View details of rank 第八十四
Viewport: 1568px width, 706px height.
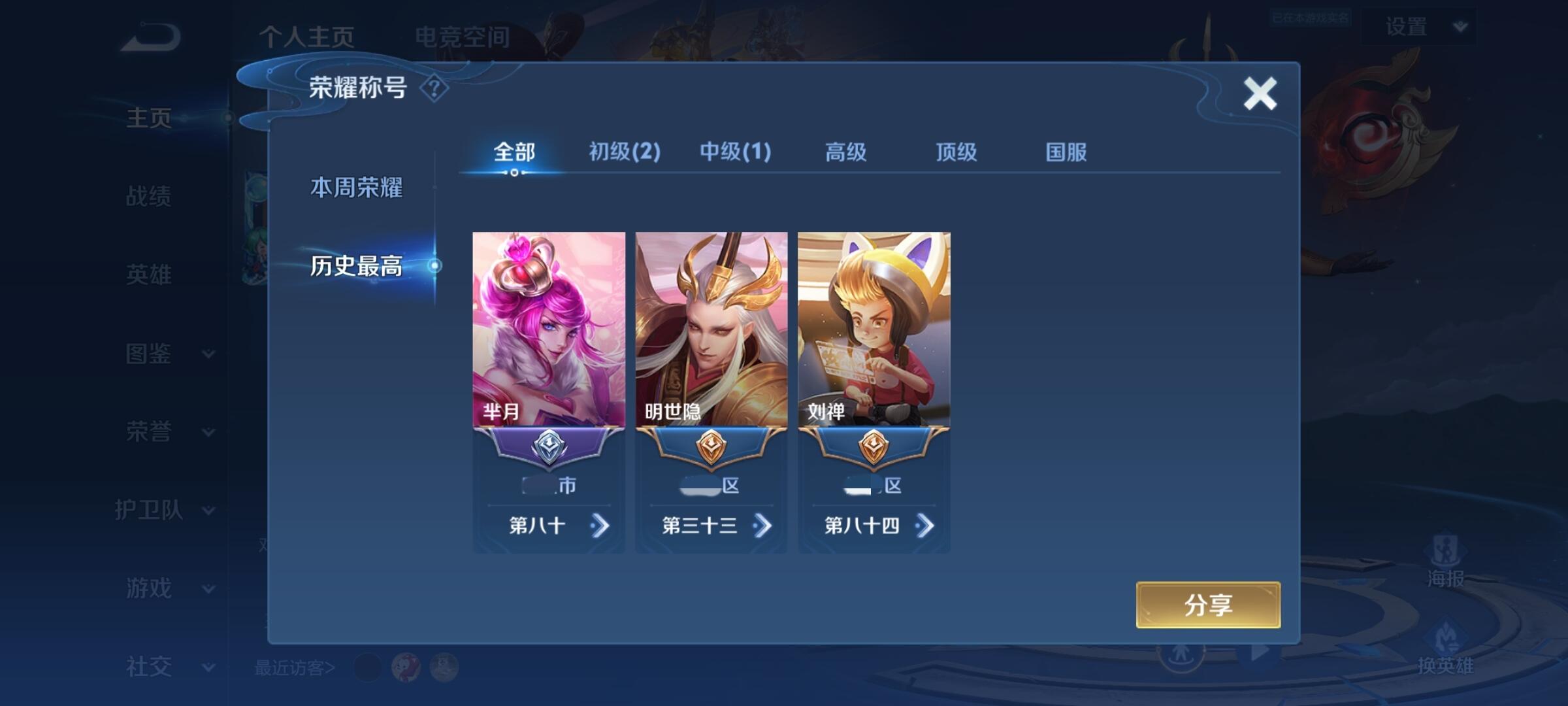coord(924,526)
